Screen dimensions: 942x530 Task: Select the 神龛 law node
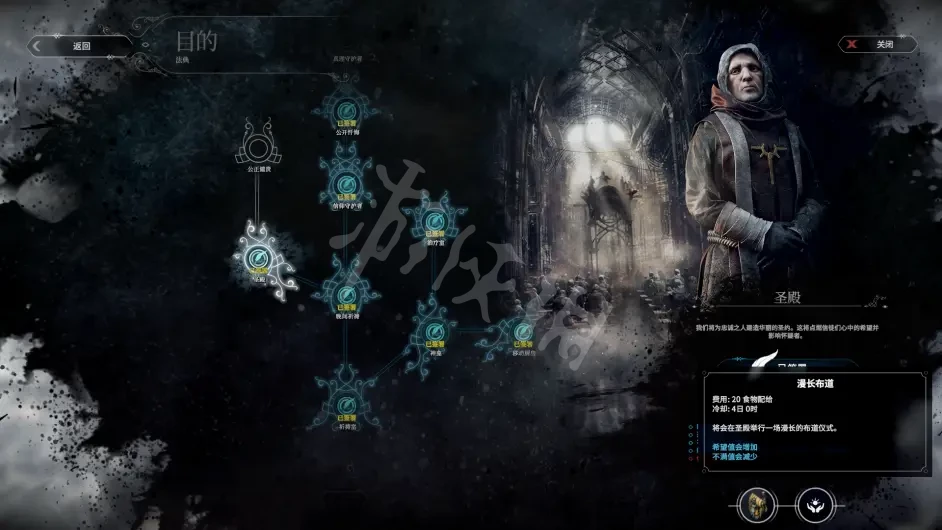click(433, 331)
